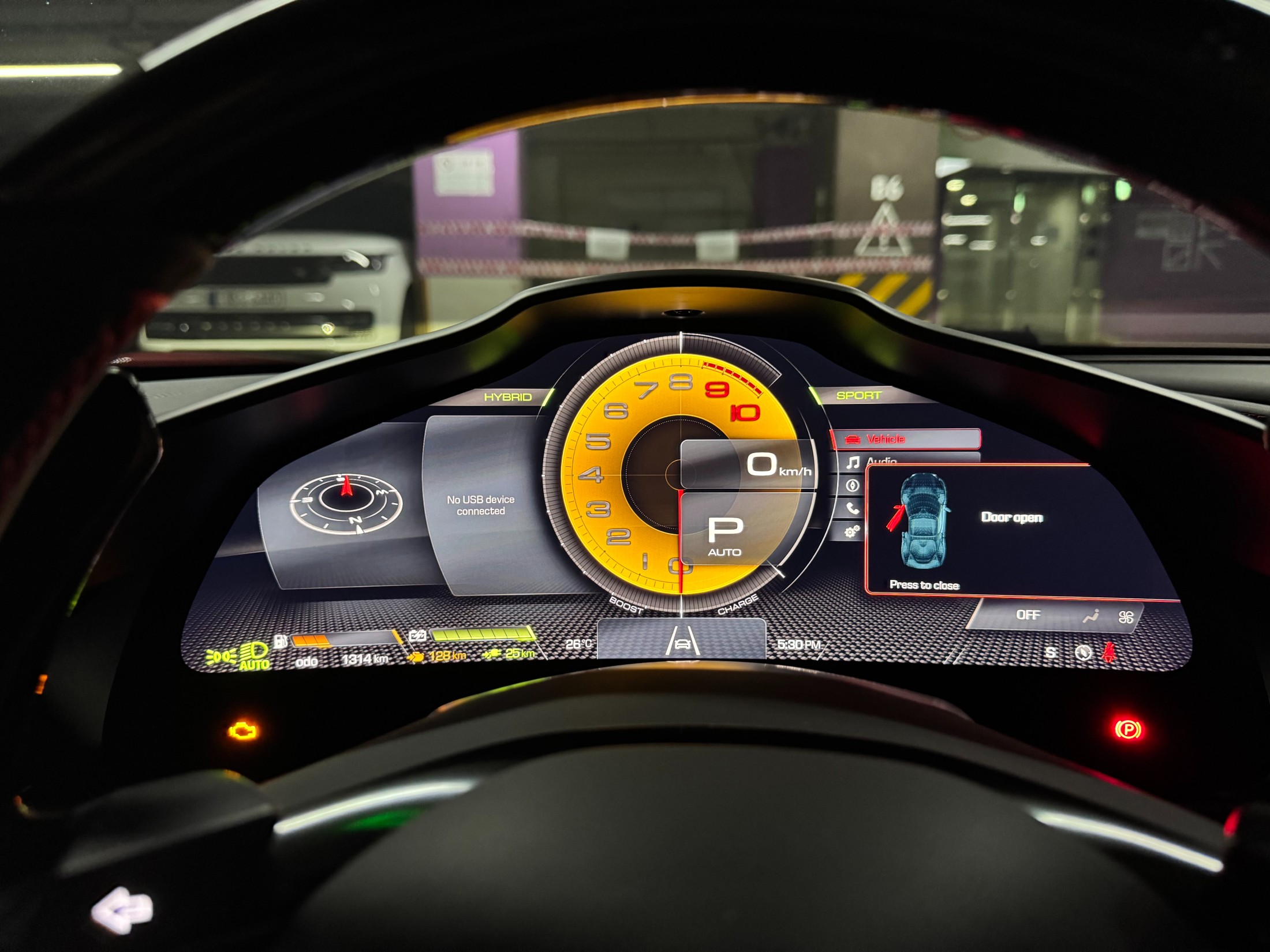Viewport: 1270px width, 952px height.
Task: Select the climate fan icon
Action: point(1125,617)
